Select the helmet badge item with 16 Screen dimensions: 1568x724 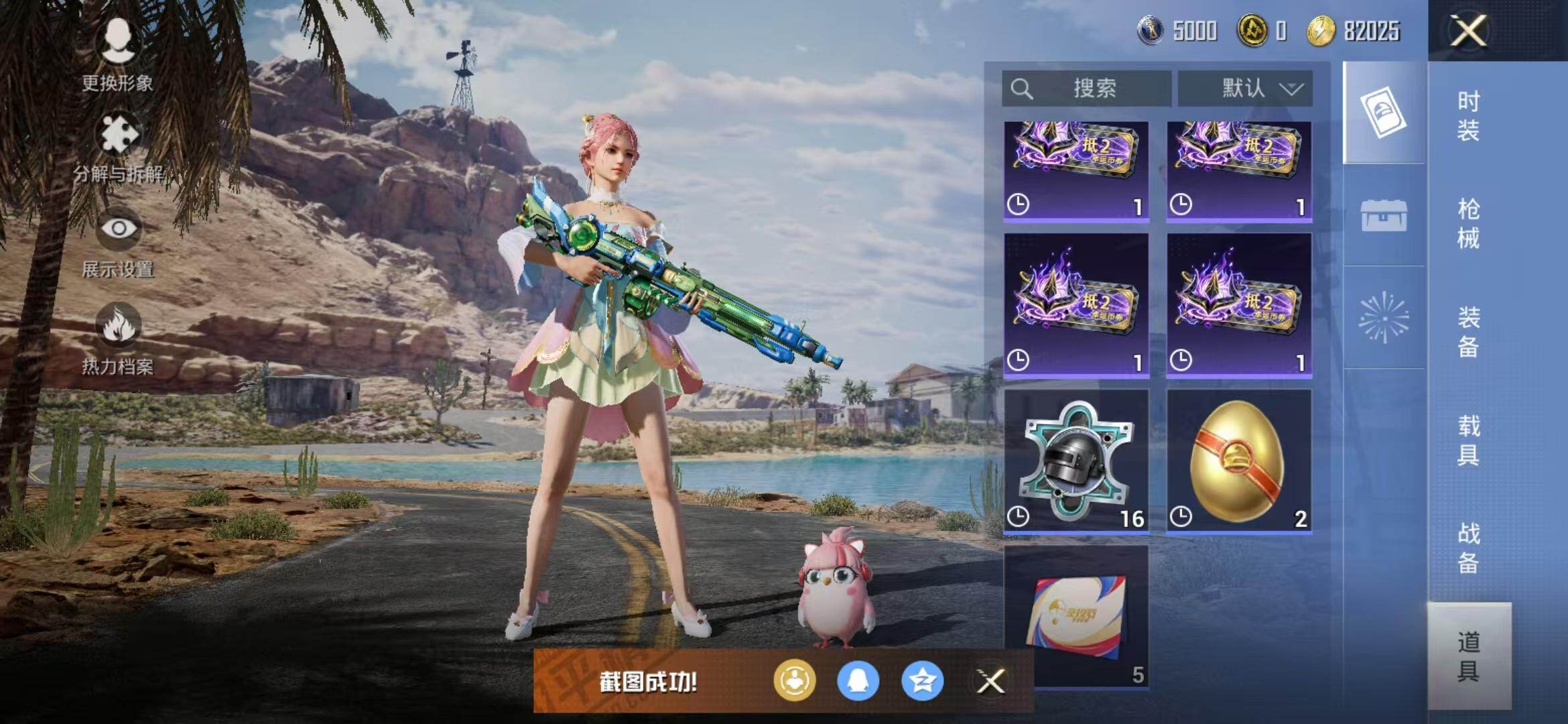(x=1076, y=461)
